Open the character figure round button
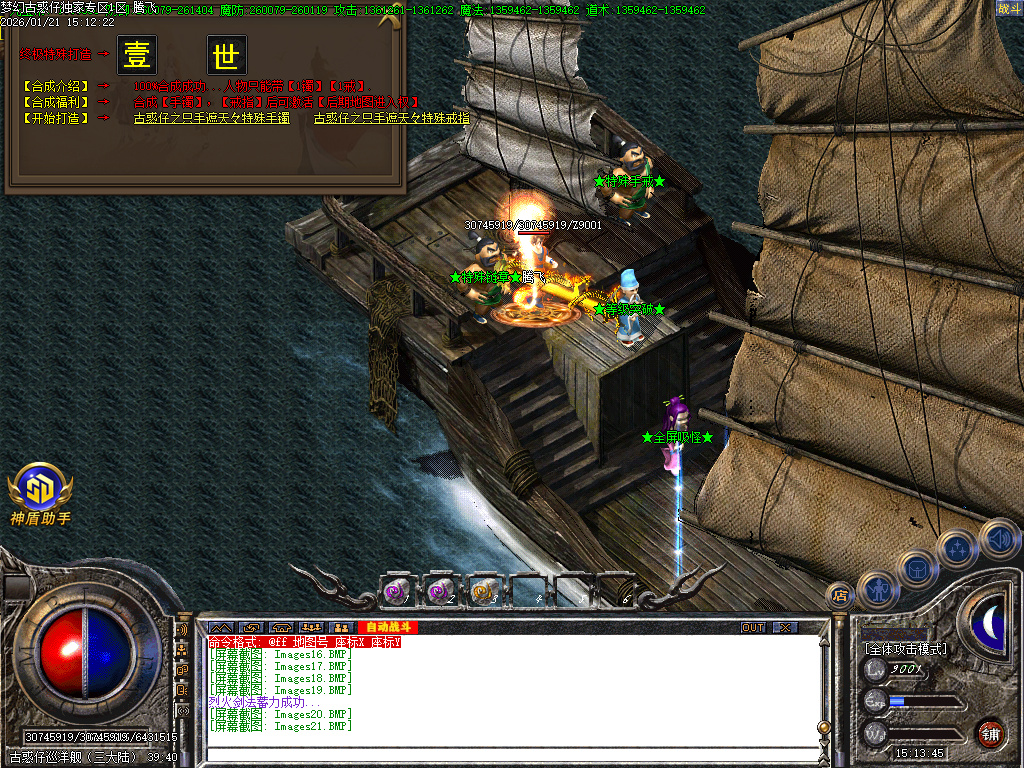1024x768 pixels. click(x=877, y=590)
